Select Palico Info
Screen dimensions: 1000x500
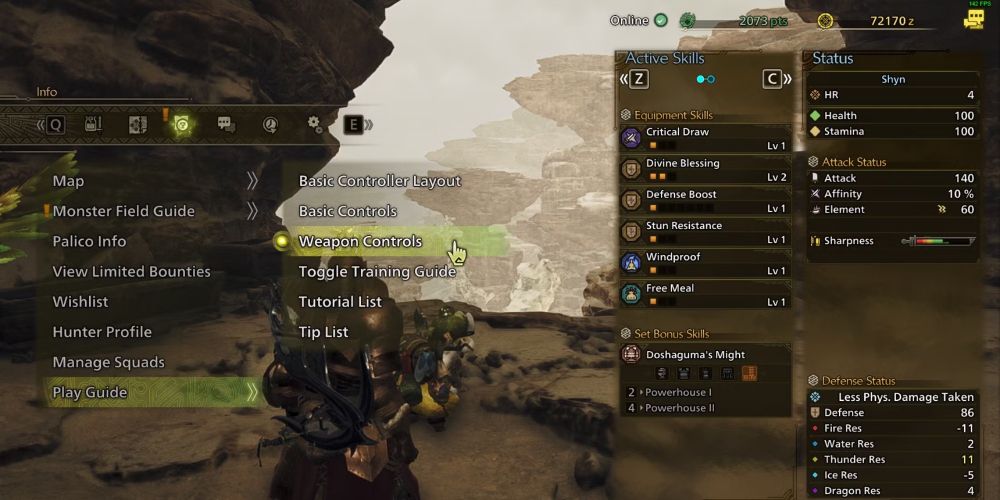click(x=89, y=241)
